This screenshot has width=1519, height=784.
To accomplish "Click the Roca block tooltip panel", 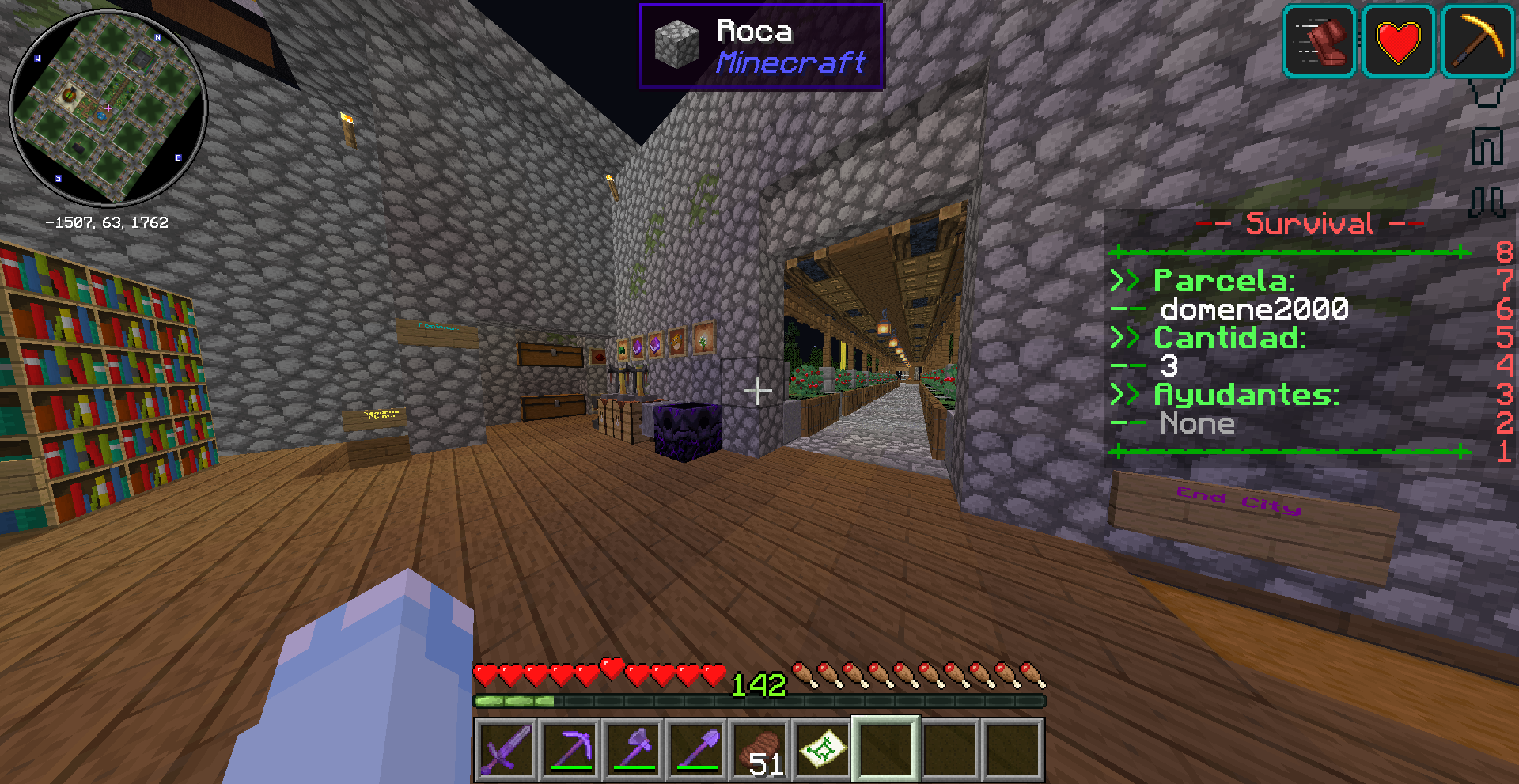I will point(760,46).
